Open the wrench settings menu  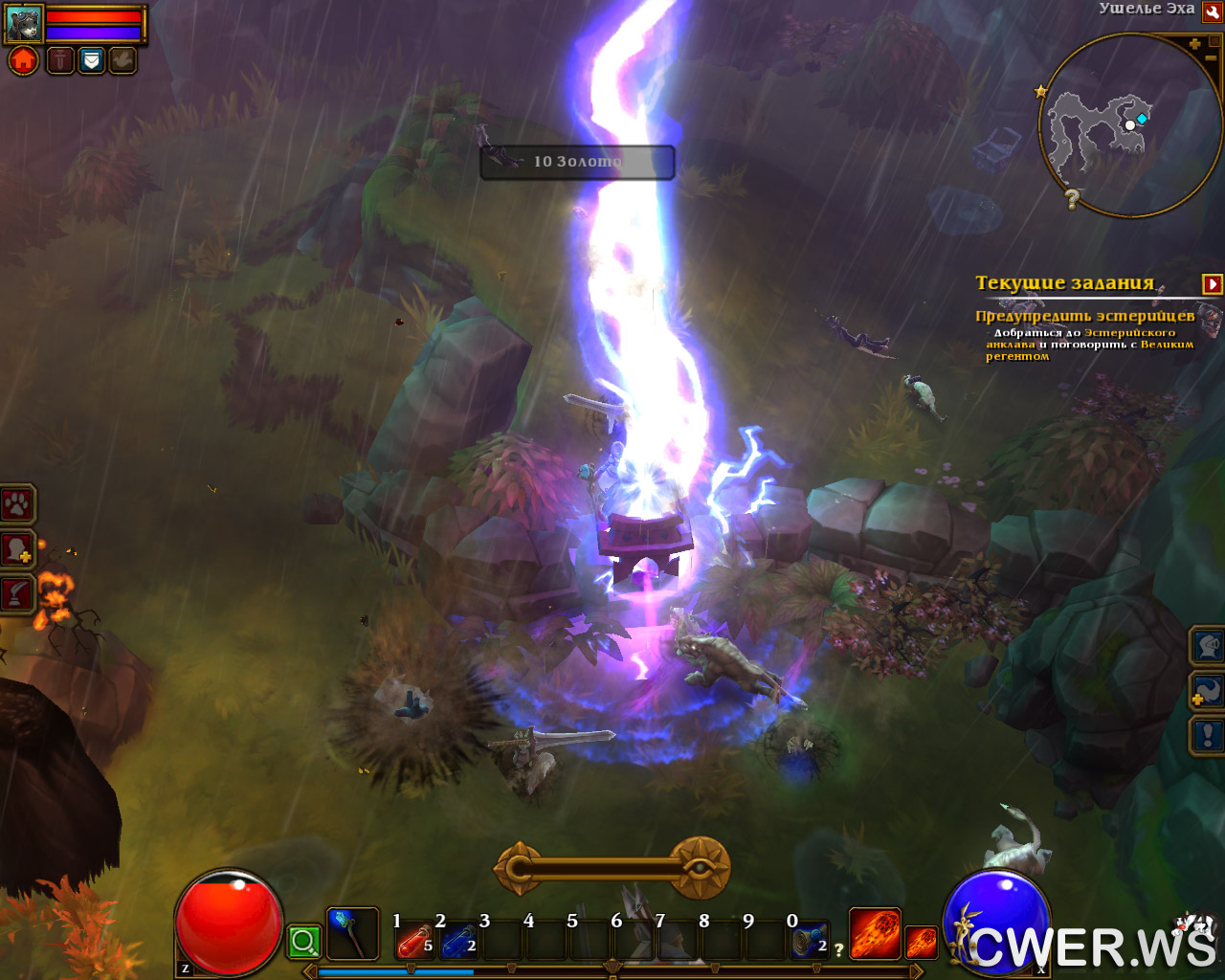tap(1212, 11)
